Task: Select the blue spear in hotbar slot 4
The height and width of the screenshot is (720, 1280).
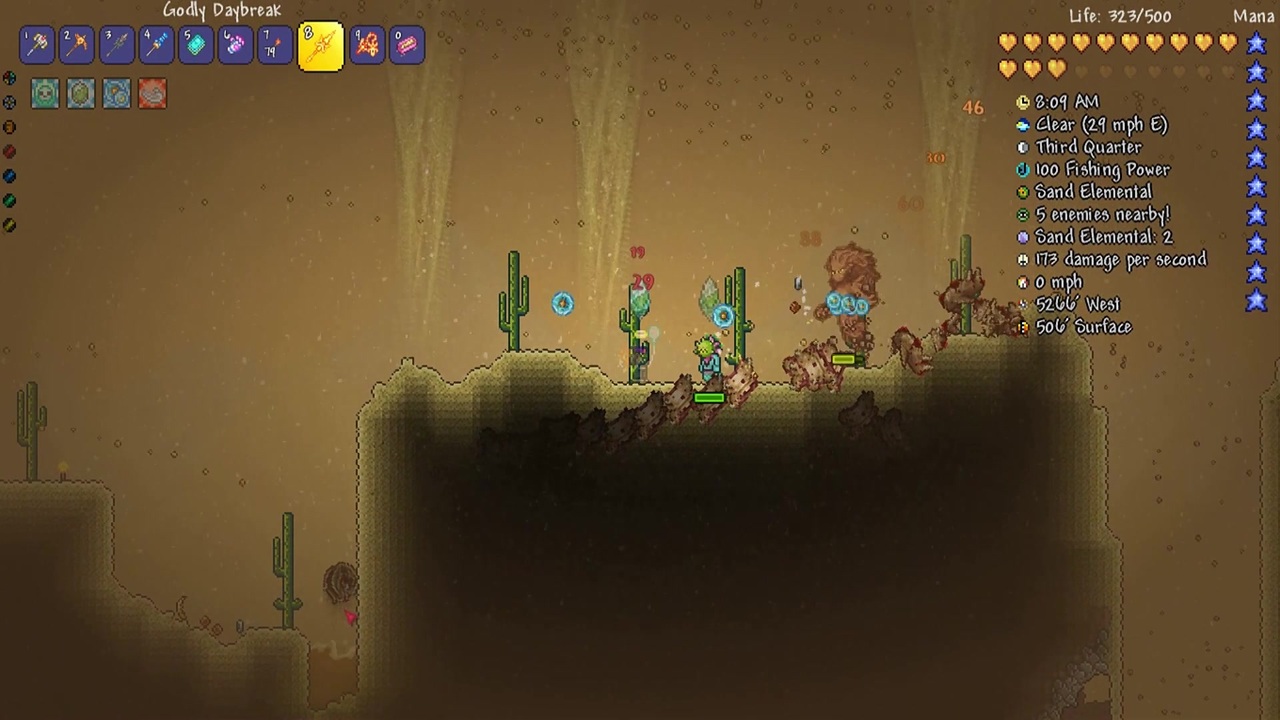Action: point(155,44)
